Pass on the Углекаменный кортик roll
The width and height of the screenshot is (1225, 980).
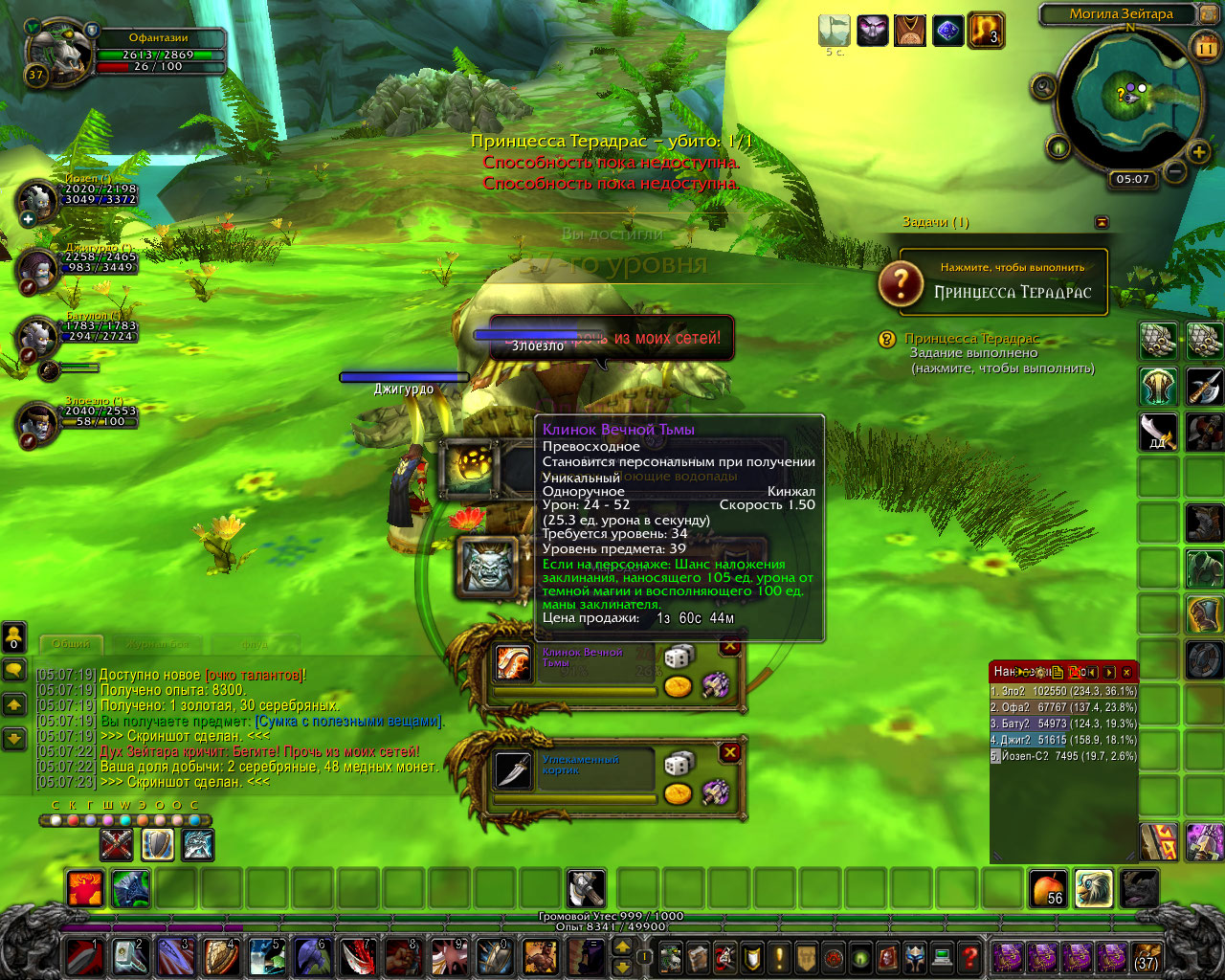[x=730, y=753]
